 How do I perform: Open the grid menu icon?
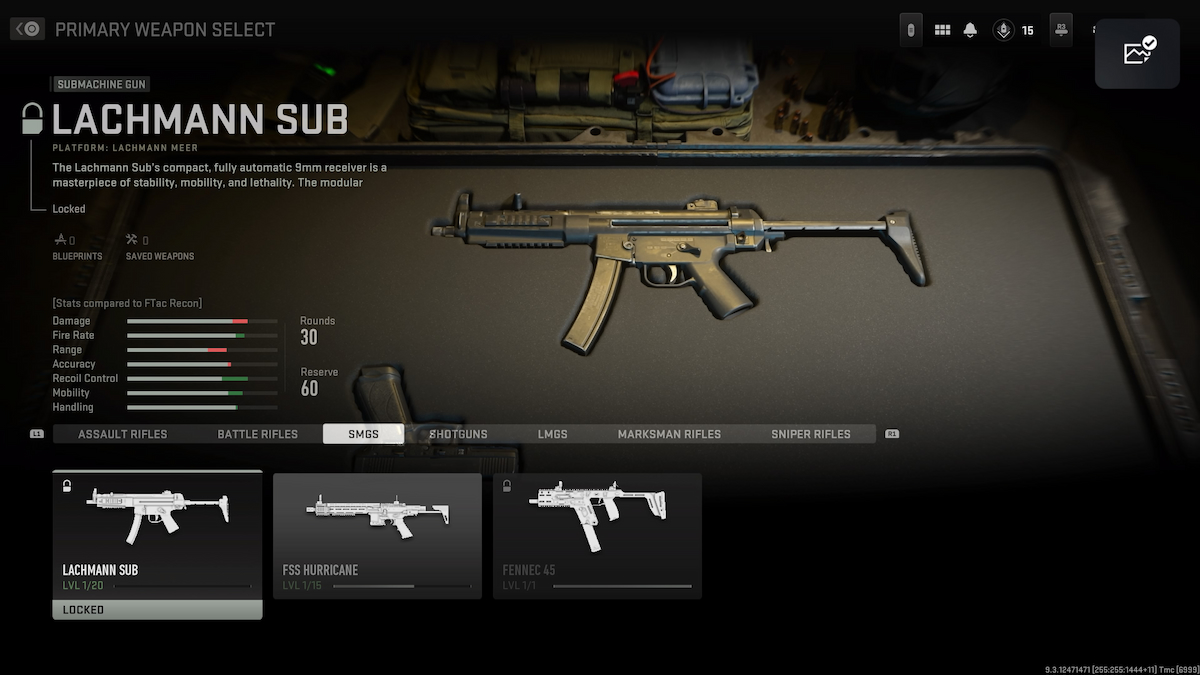point(942,30)
